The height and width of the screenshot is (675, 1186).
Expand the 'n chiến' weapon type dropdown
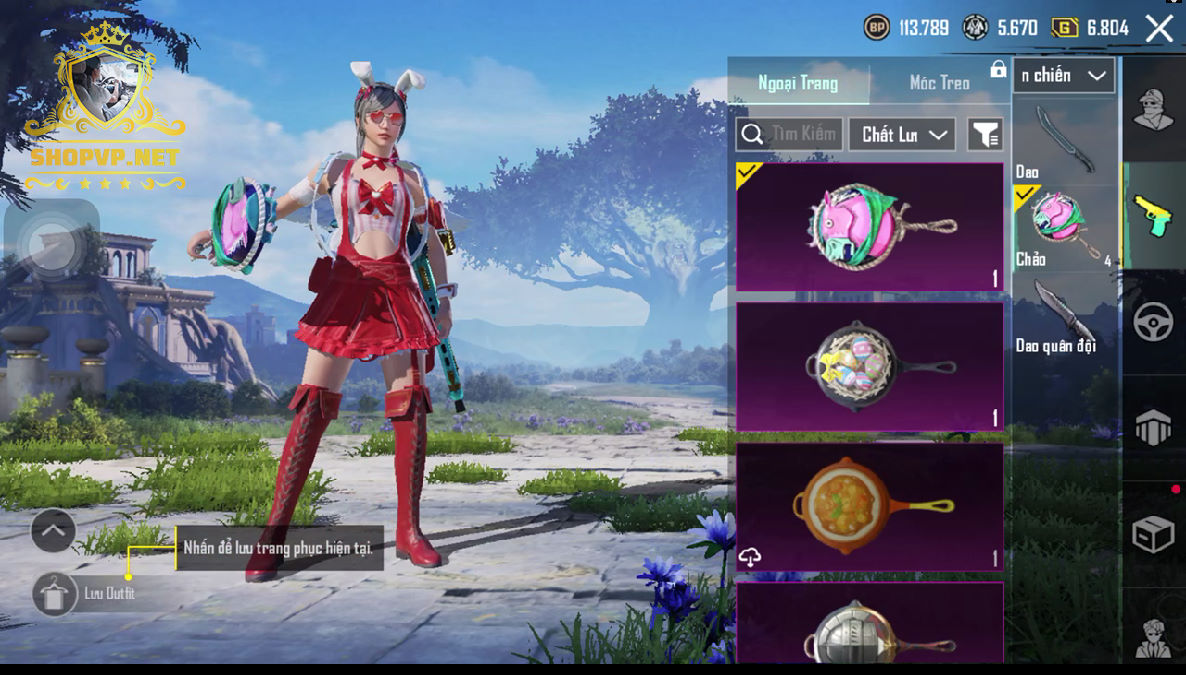pos(1064,76)
